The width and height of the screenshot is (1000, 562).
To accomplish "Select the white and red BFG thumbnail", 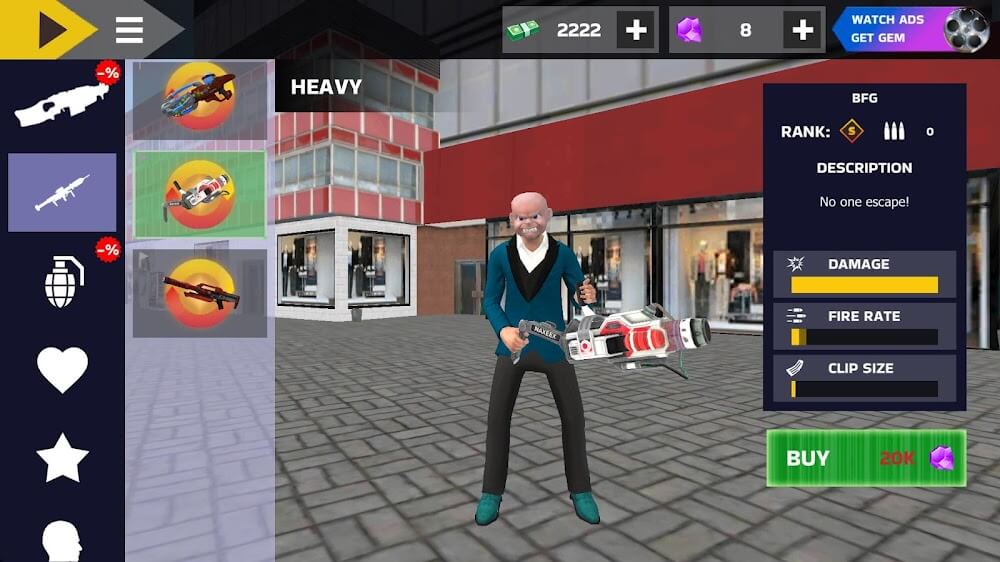I will (x=200, y=193).
